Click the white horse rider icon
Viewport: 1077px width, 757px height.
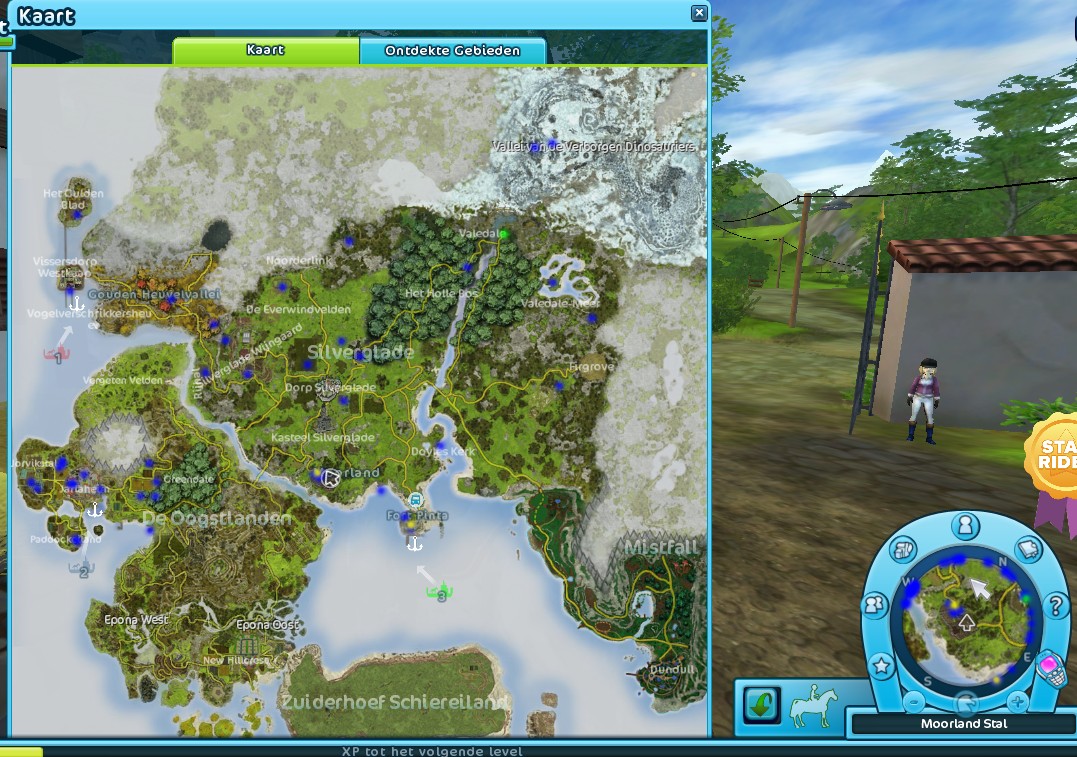click(x=812, y=706)
